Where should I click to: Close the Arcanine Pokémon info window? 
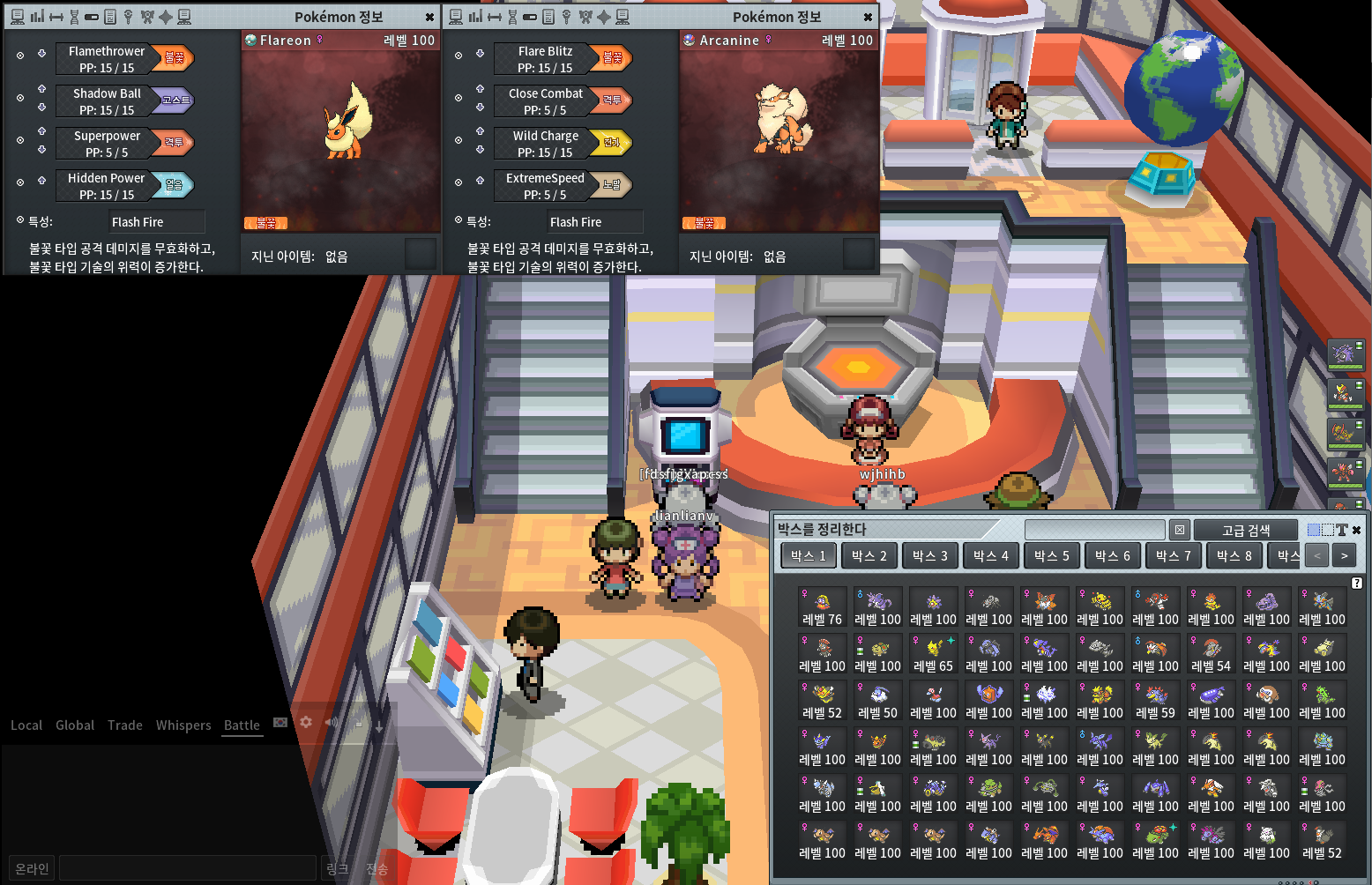(868, 17)
